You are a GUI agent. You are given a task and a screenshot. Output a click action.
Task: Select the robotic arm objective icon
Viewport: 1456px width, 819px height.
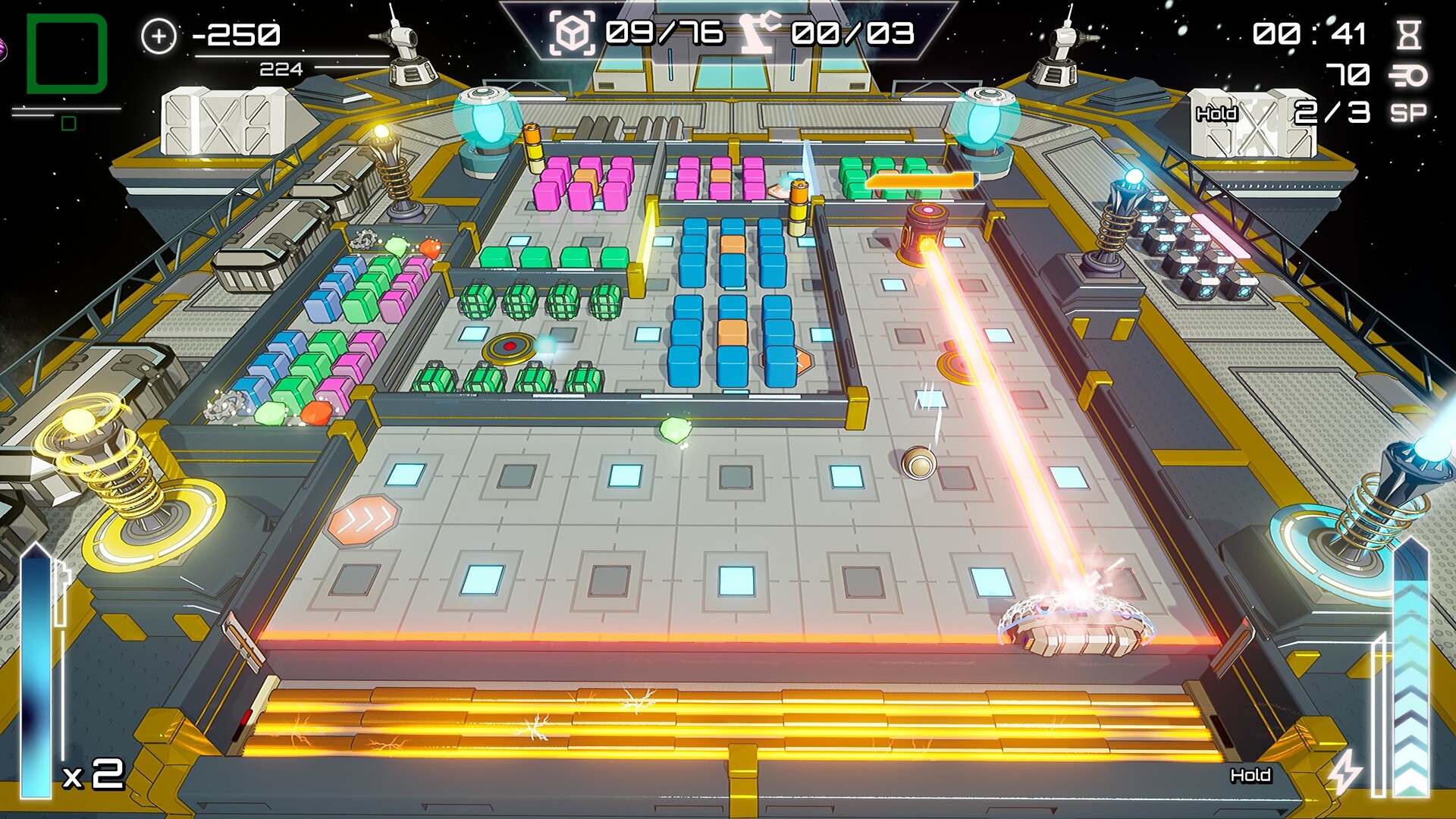[761, 33]
